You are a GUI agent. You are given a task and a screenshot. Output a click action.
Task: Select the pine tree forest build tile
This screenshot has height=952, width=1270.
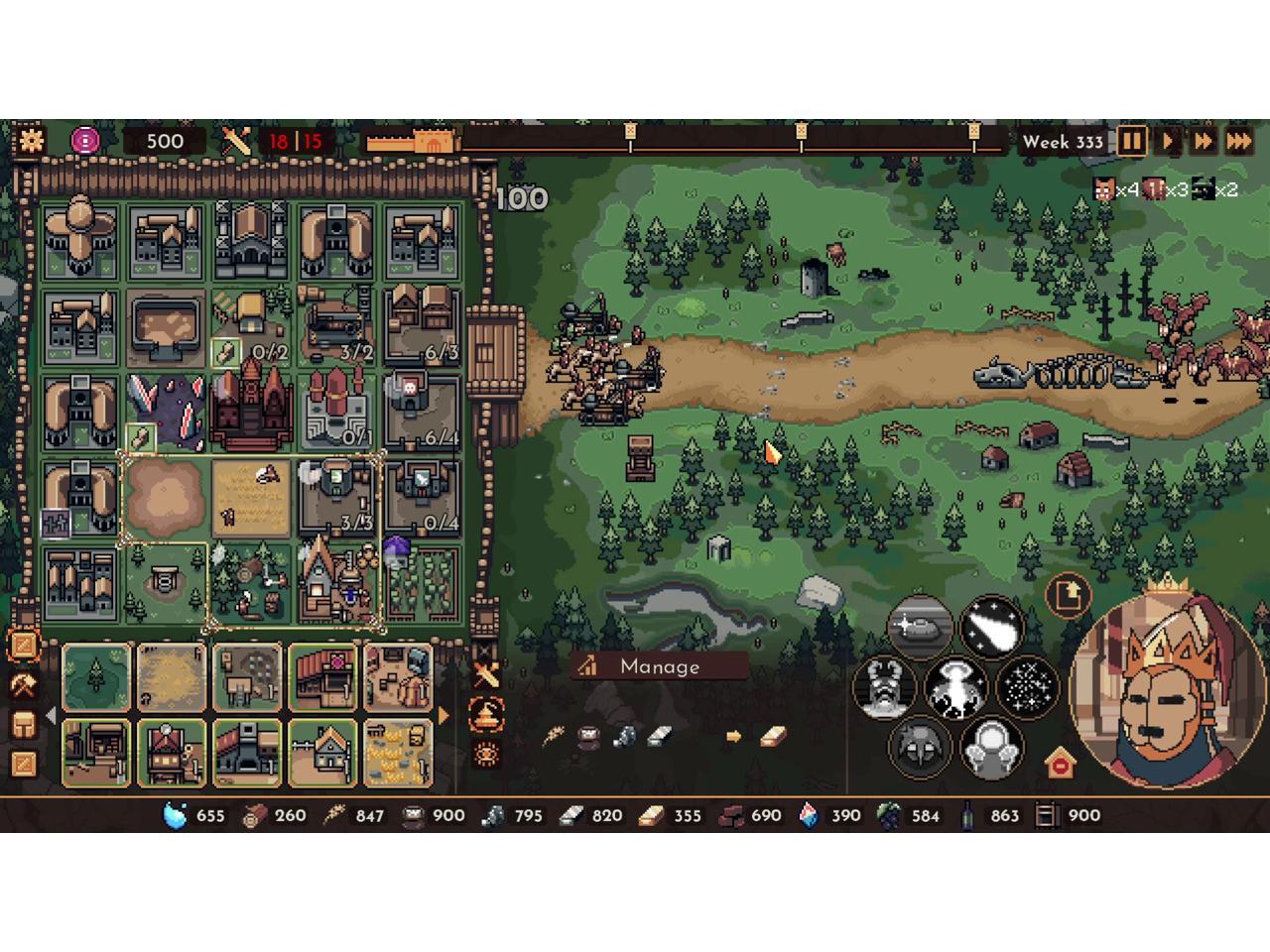tap(96, 677)
